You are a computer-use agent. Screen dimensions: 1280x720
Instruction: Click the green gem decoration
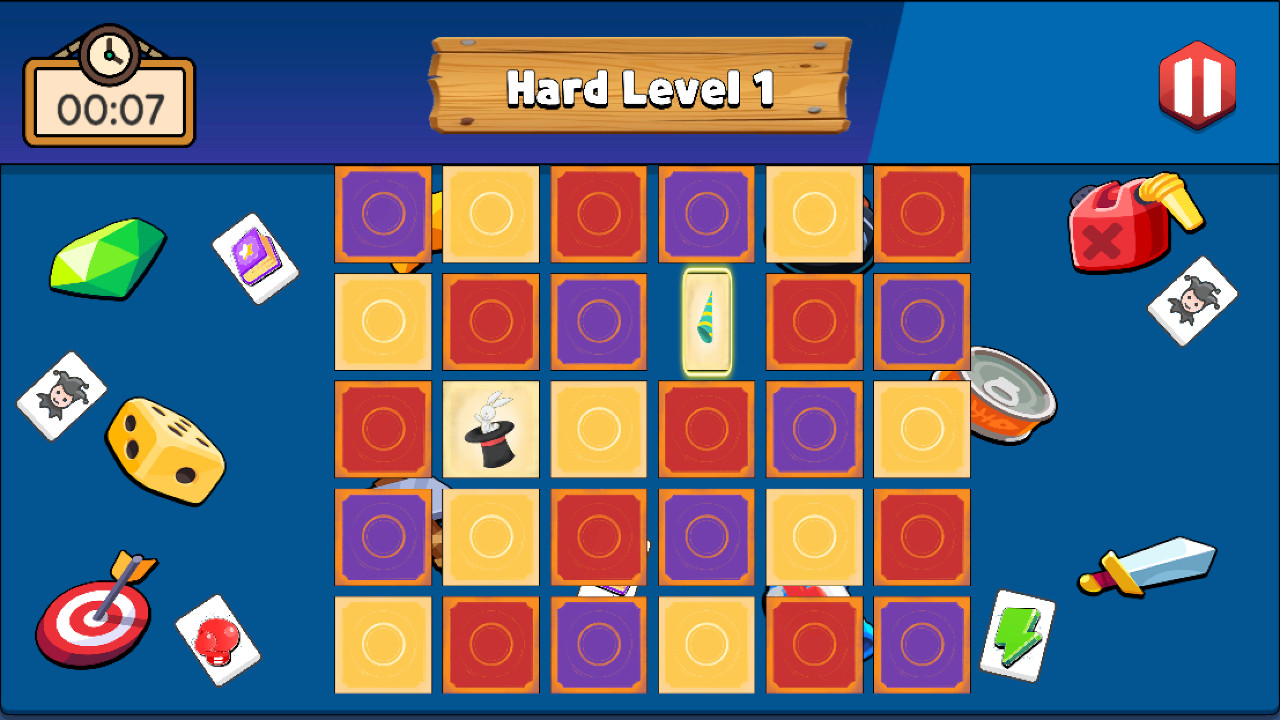click(106, 258)
